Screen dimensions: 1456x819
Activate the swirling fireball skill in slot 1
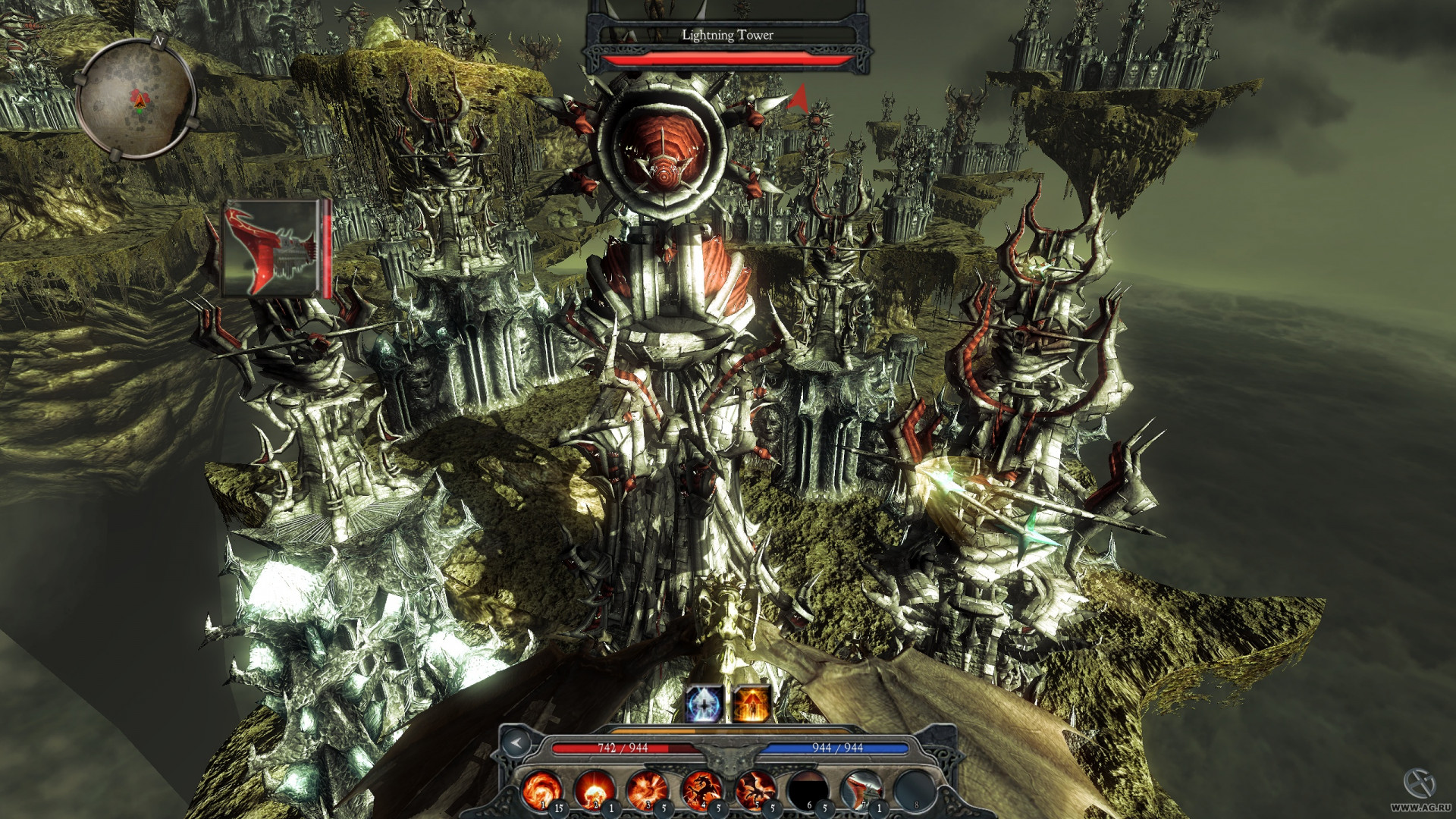pyautogui.click(x=541, y=789)
